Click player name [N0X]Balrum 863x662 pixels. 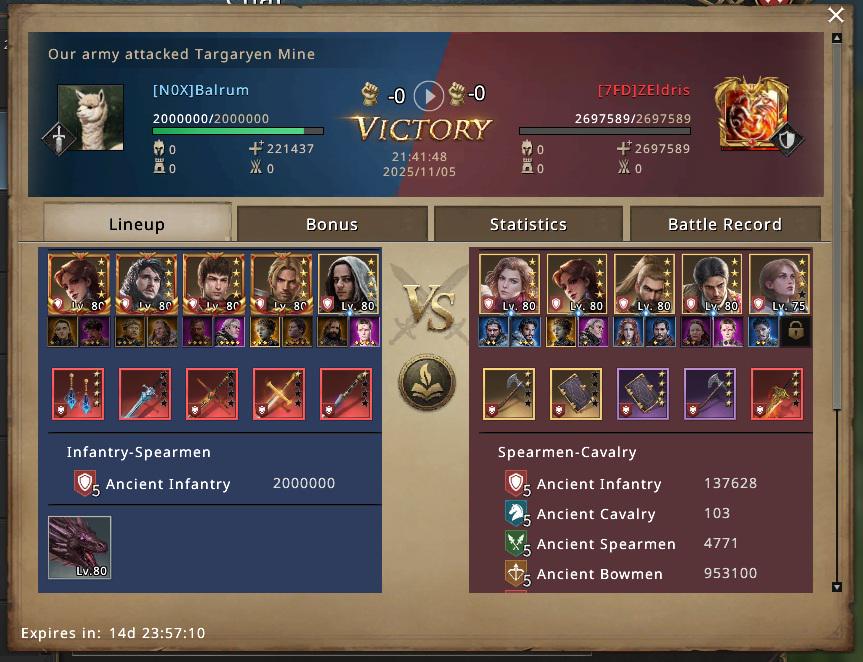coord(201,90)
